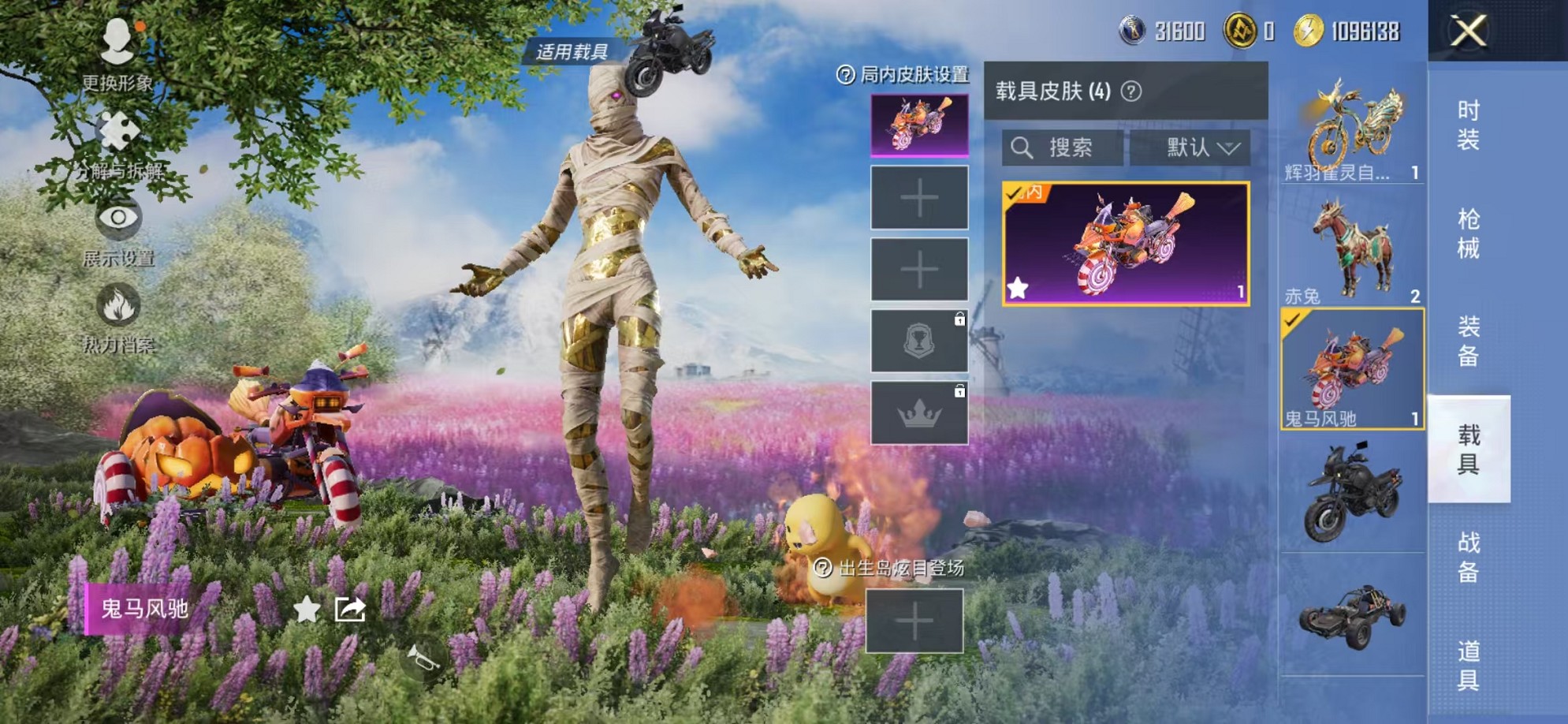Click the magnifier icon in the search bar

1023,147
